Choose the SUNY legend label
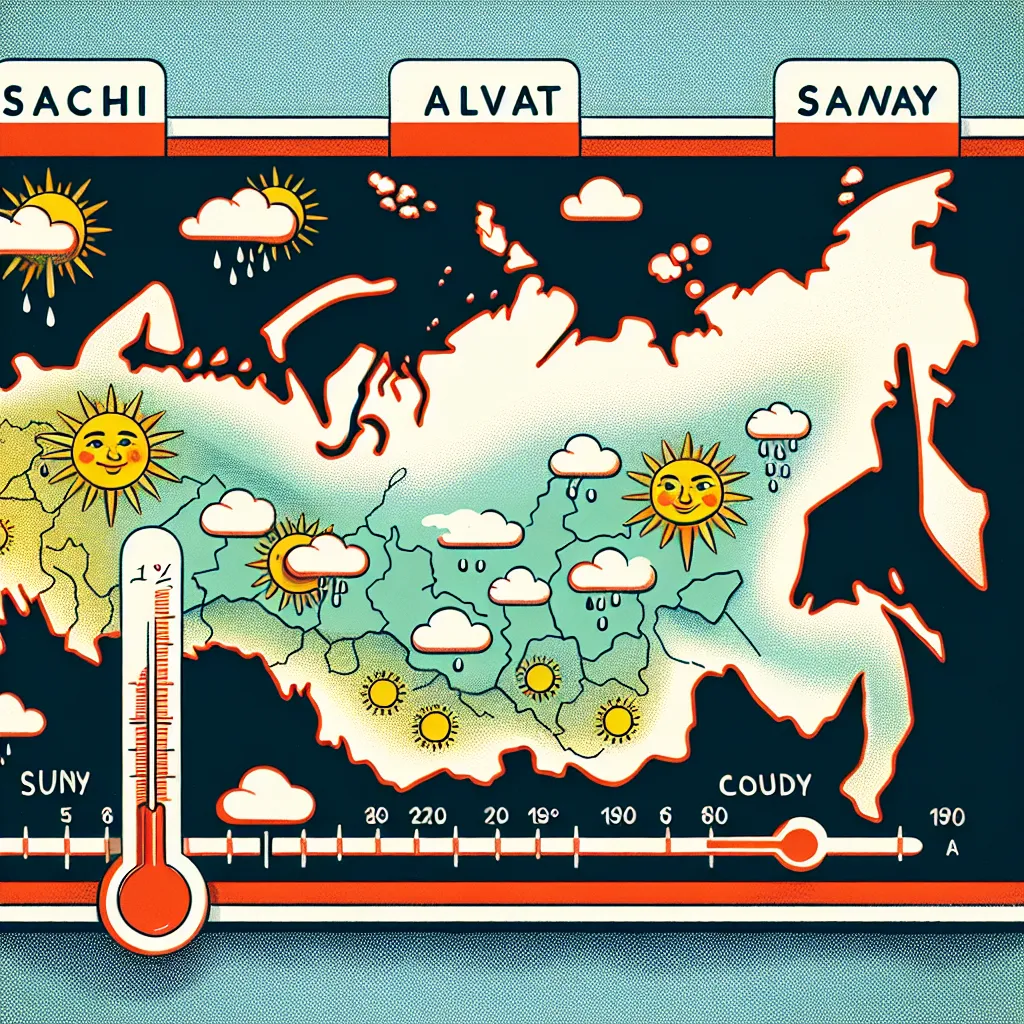This screenshot has height=1024, width=1024. [55, 781]
